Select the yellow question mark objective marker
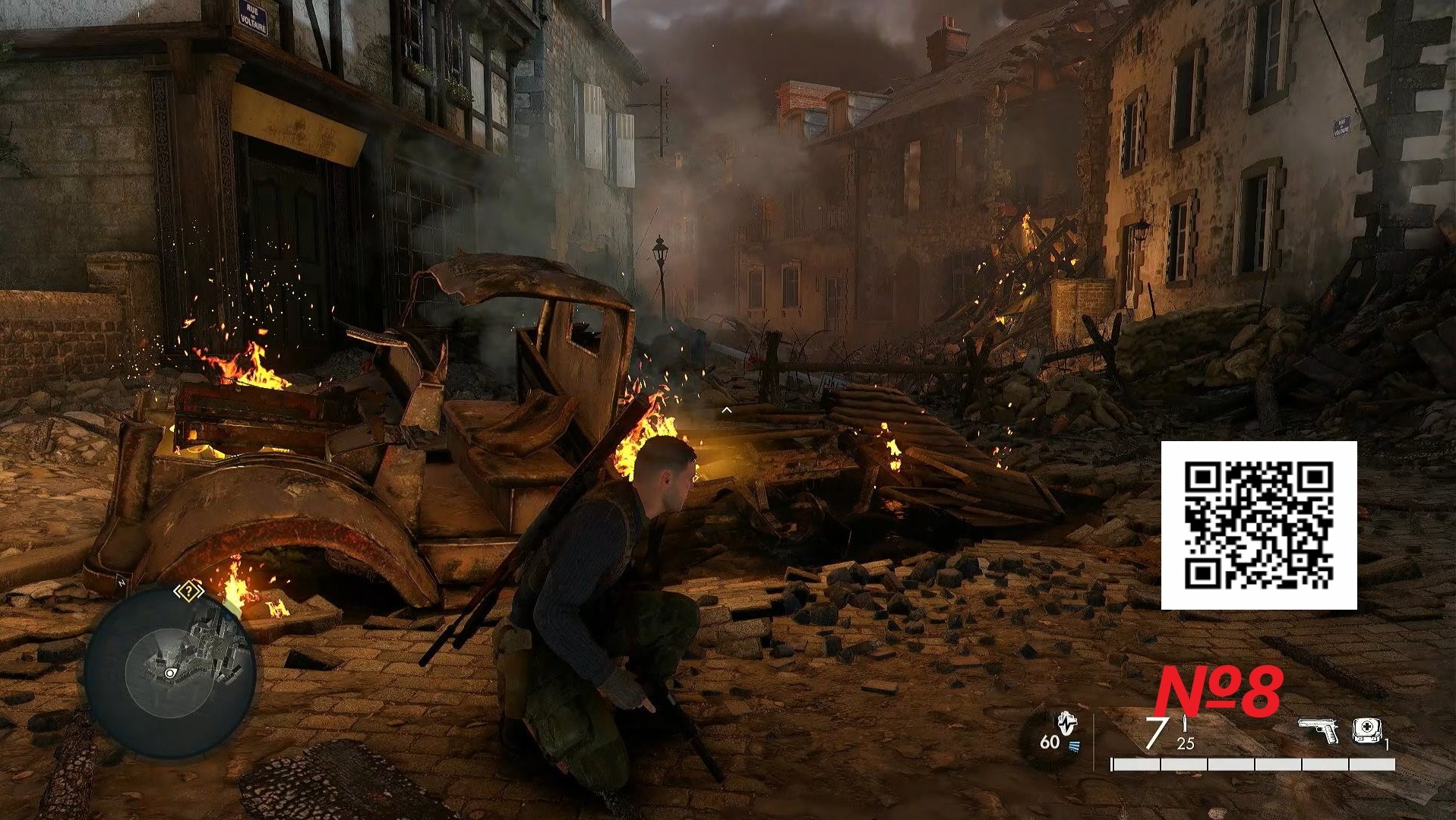Image resolution: width=1456 pixels, height=820 pixels. 188,591
